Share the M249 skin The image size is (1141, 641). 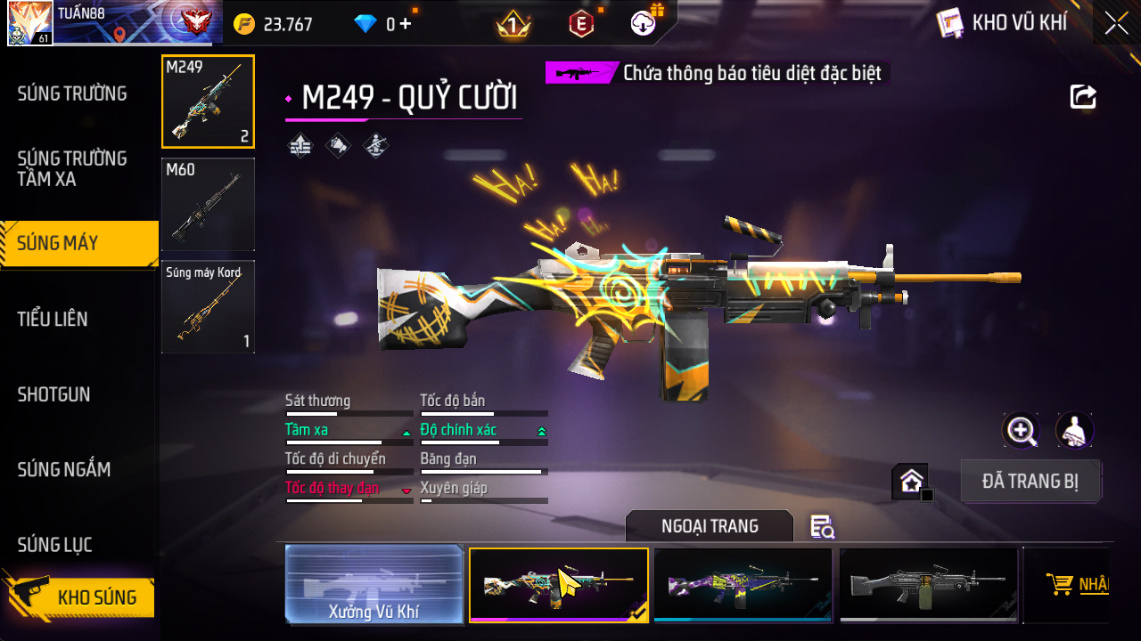click(x=1083, y=97)
